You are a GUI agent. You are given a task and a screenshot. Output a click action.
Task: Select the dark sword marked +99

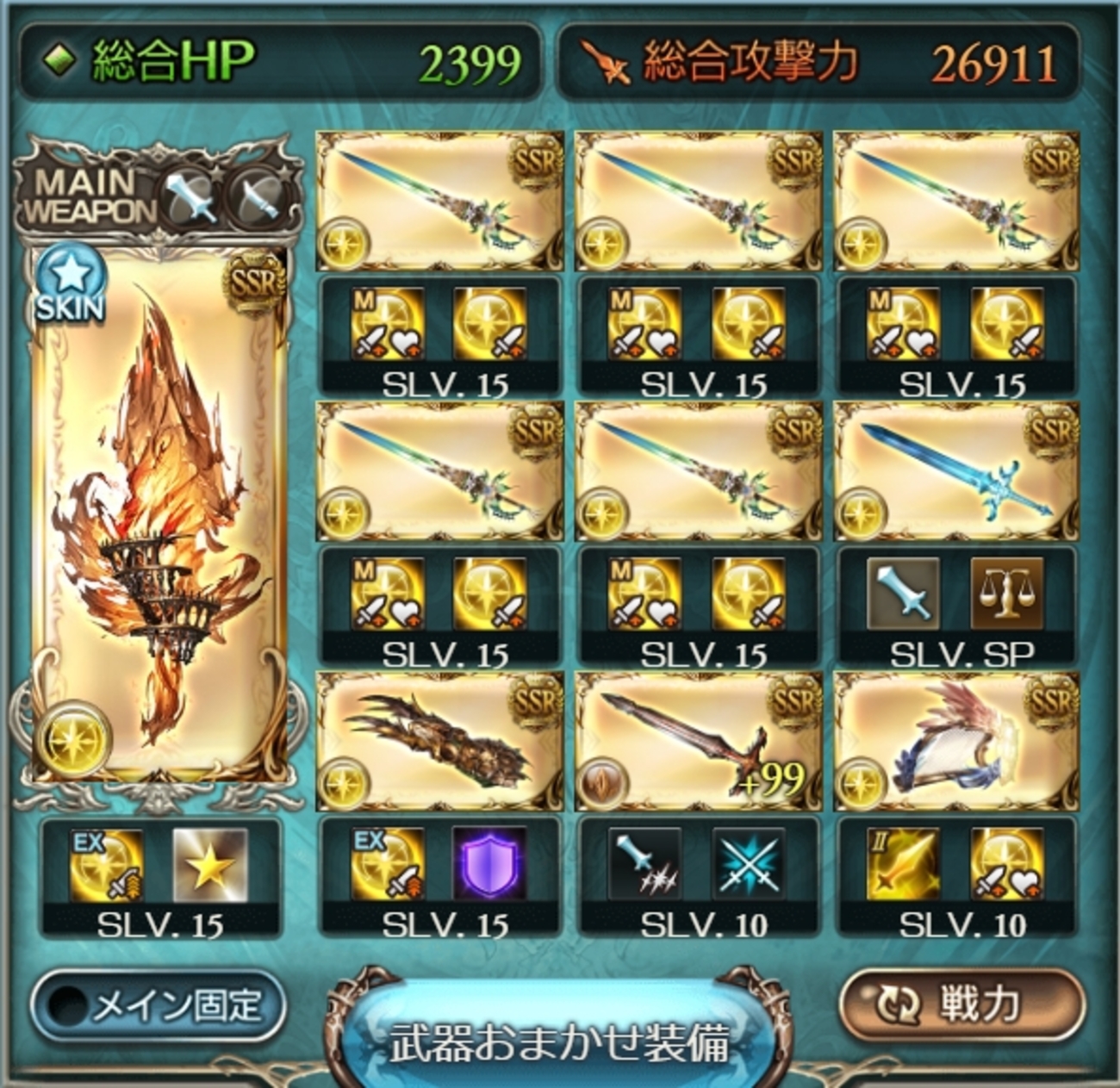698,743
